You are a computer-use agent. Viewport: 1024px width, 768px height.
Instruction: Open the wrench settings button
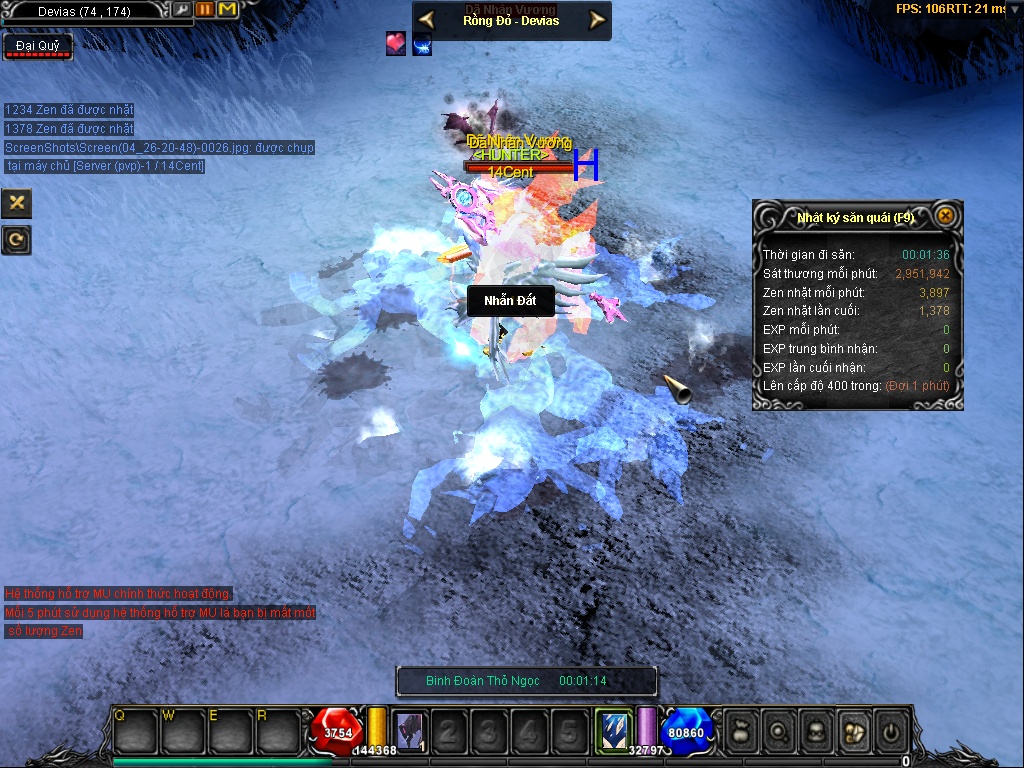(x=181, y=10)
